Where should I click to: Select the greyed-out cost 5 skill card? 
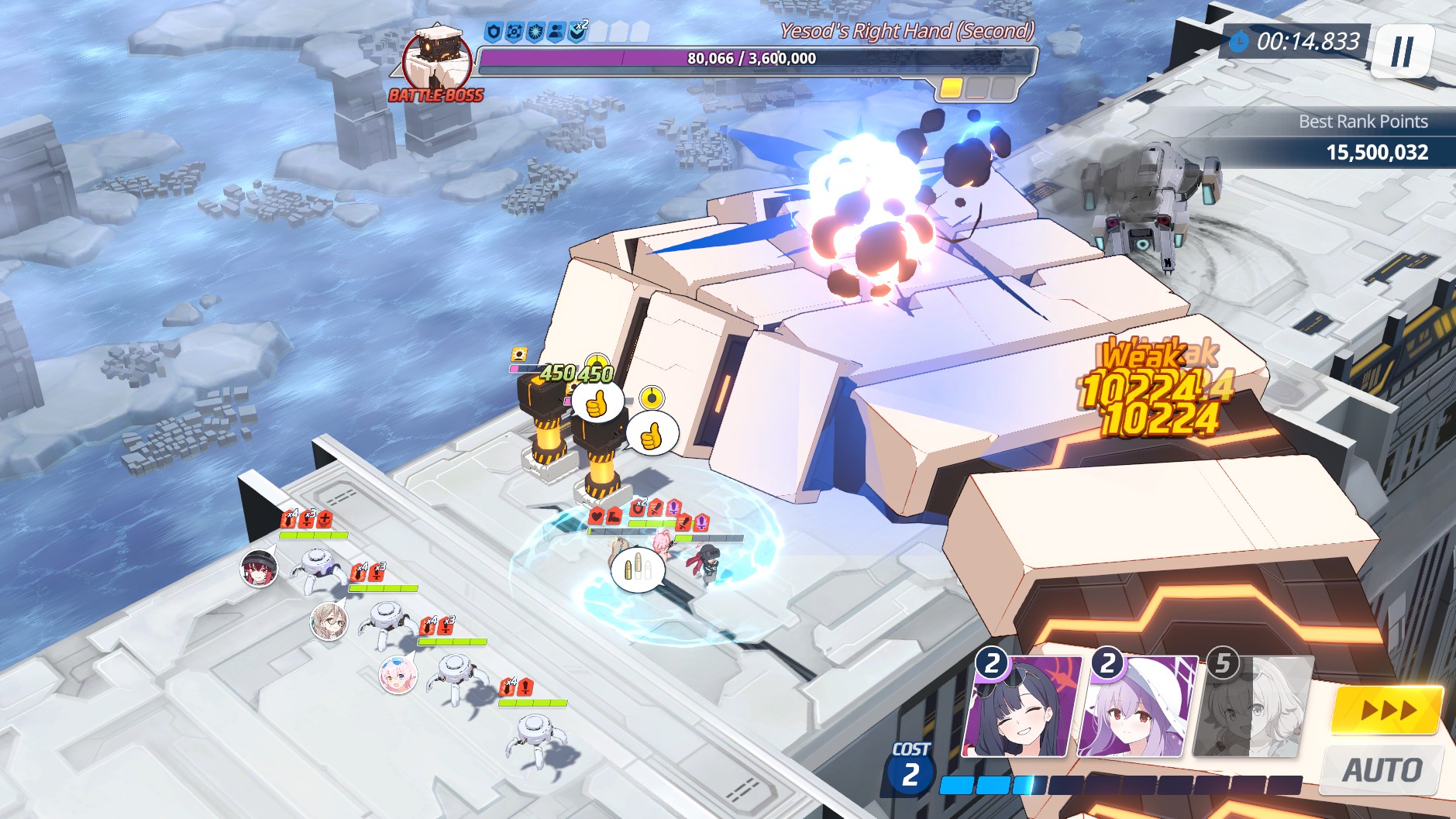pos(1254,707)
